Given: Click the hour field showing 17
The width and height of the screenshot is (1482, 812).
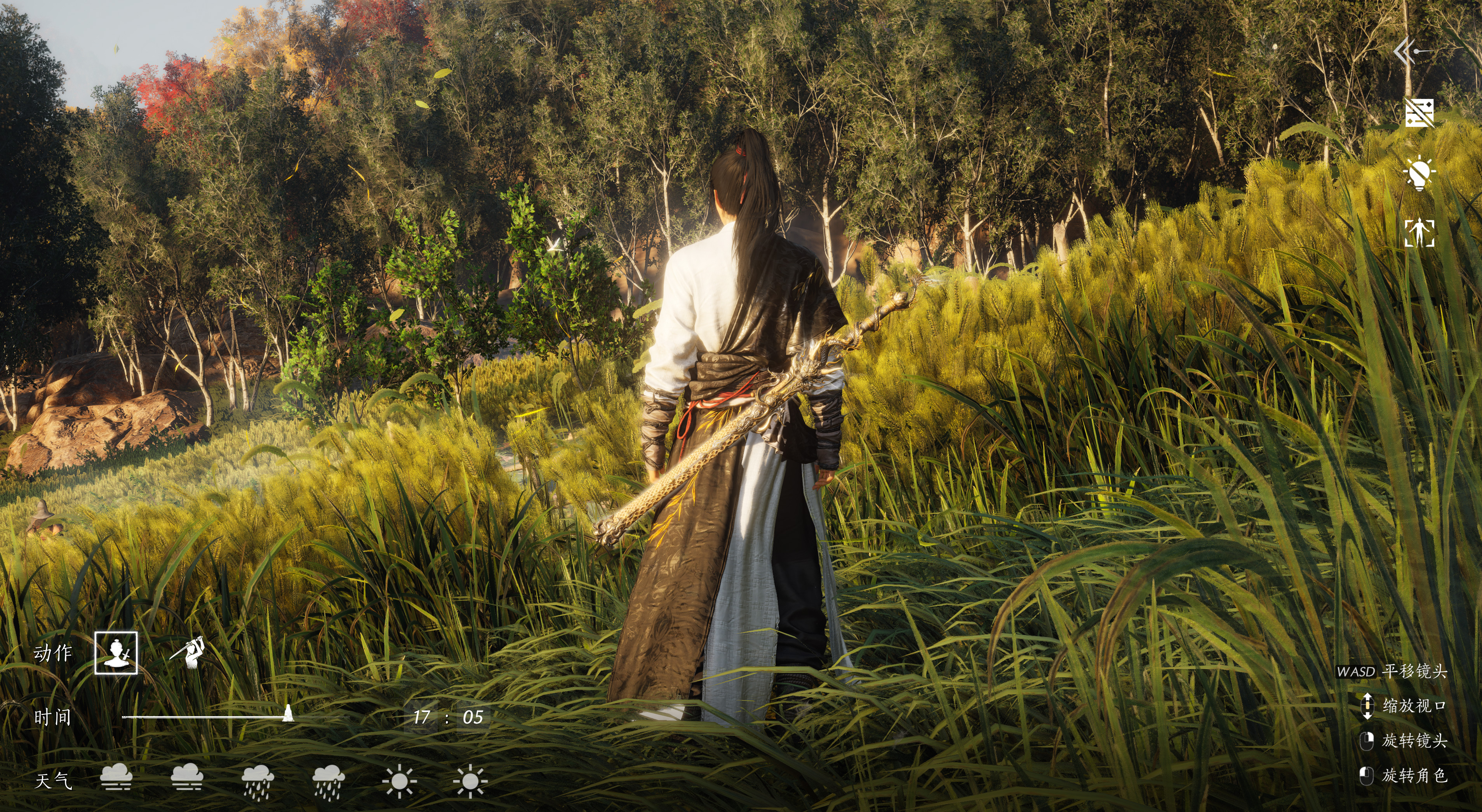Looking at the screenshot, I should (421, 717).
